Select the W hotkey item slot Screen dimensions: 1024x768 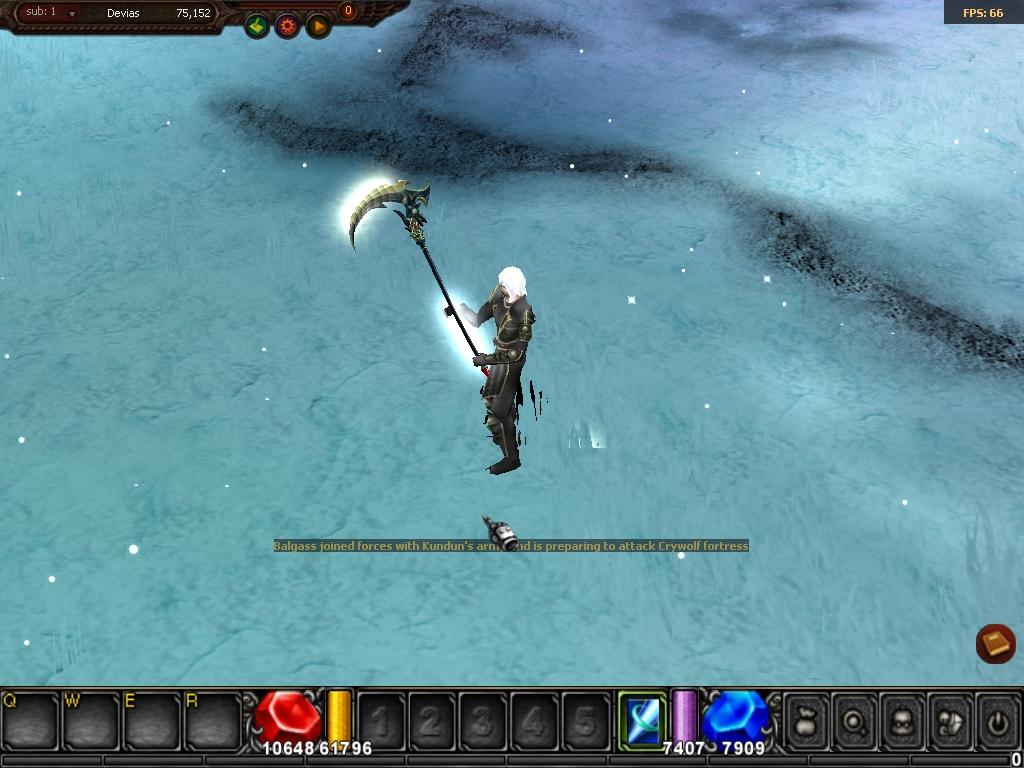91,720
